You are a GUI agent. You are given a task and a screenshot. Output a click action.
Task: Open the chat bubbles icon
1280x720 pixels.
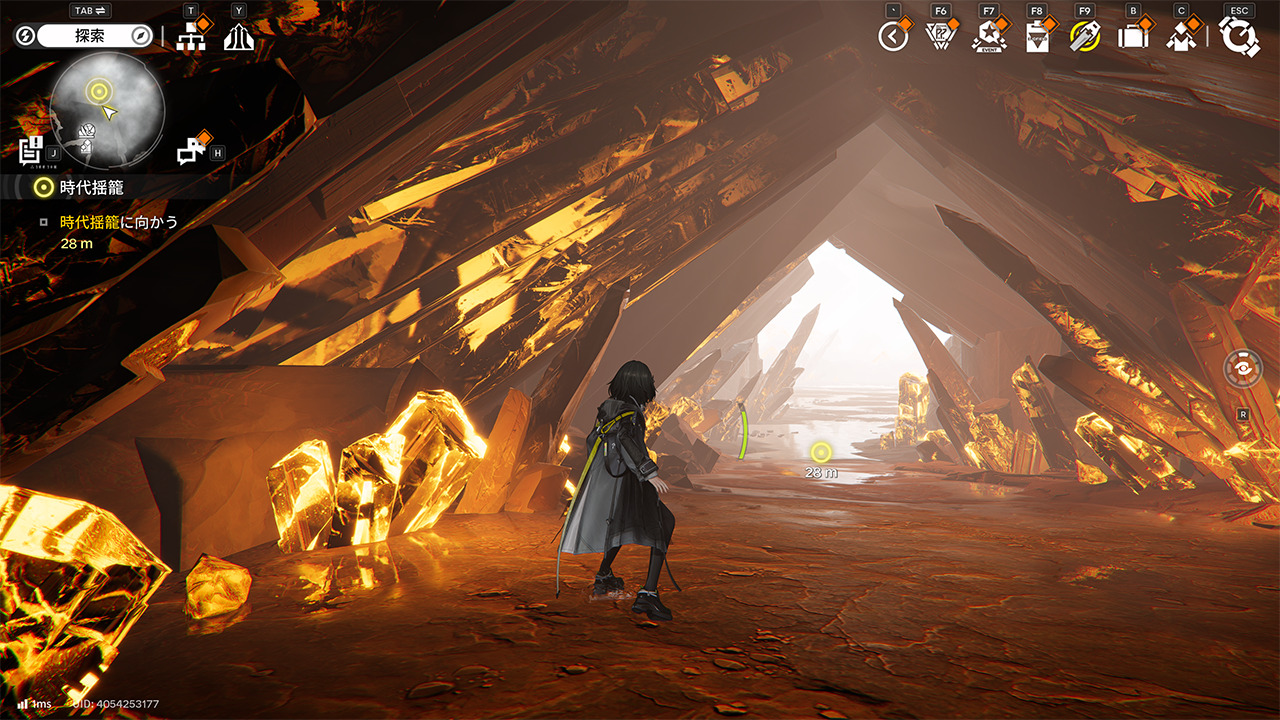pos(190,151)
